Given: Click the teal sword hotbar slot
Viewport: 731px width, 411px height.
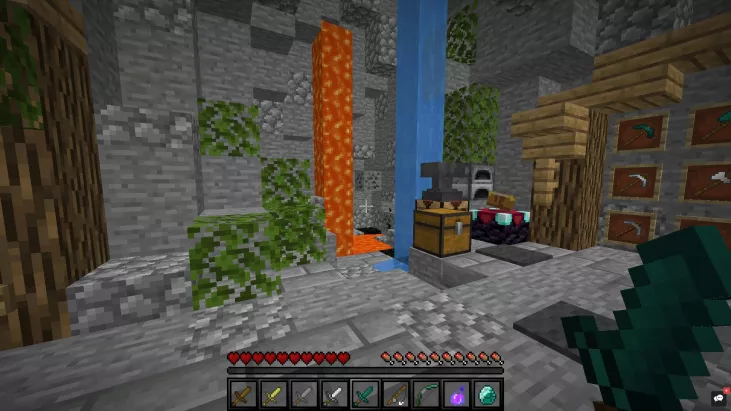Looking at the screenshot, I should (x=364, y=395).
